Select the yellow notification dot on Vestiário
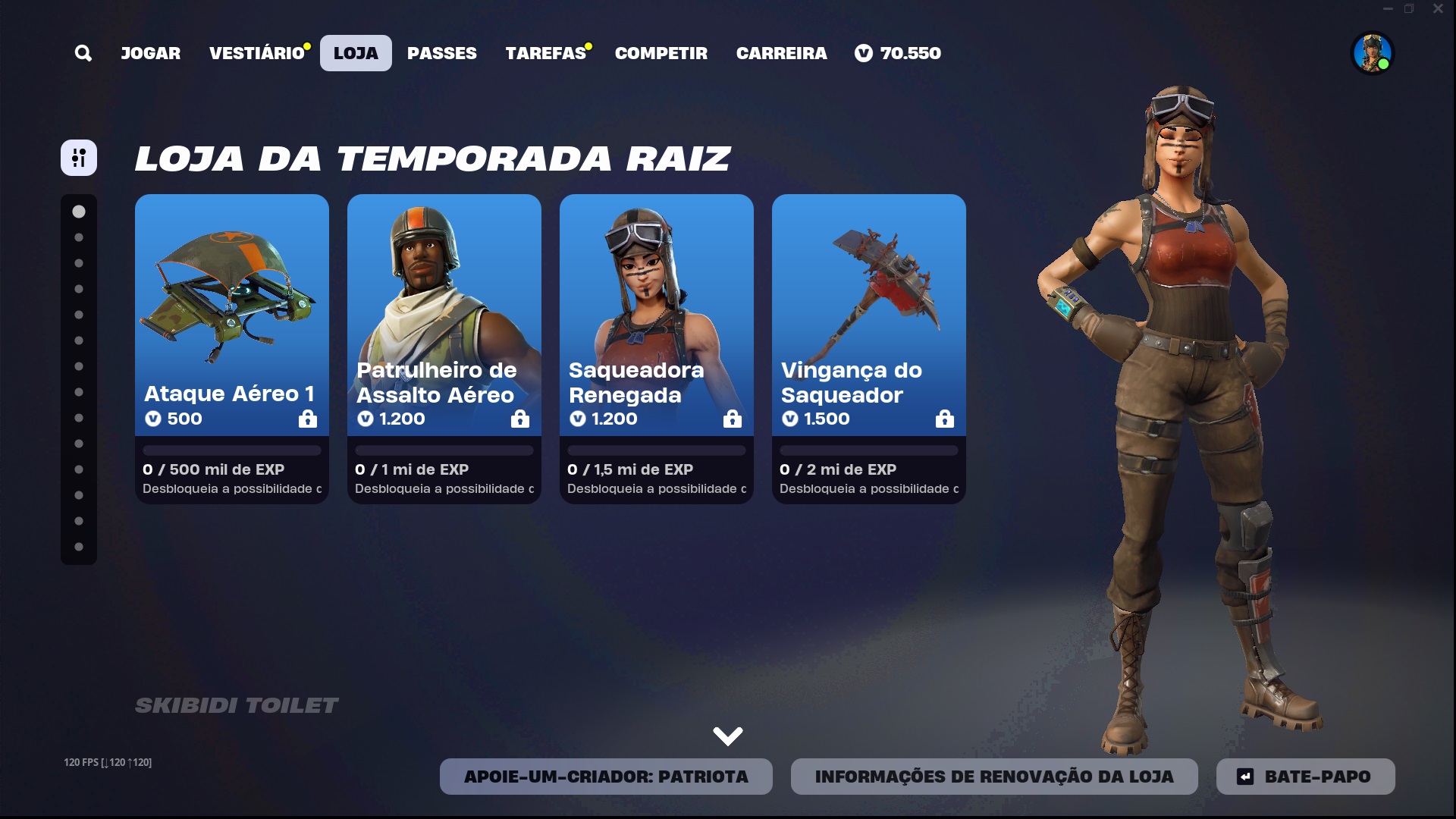The image size is (1456, 819). click(x=306, y=45)
